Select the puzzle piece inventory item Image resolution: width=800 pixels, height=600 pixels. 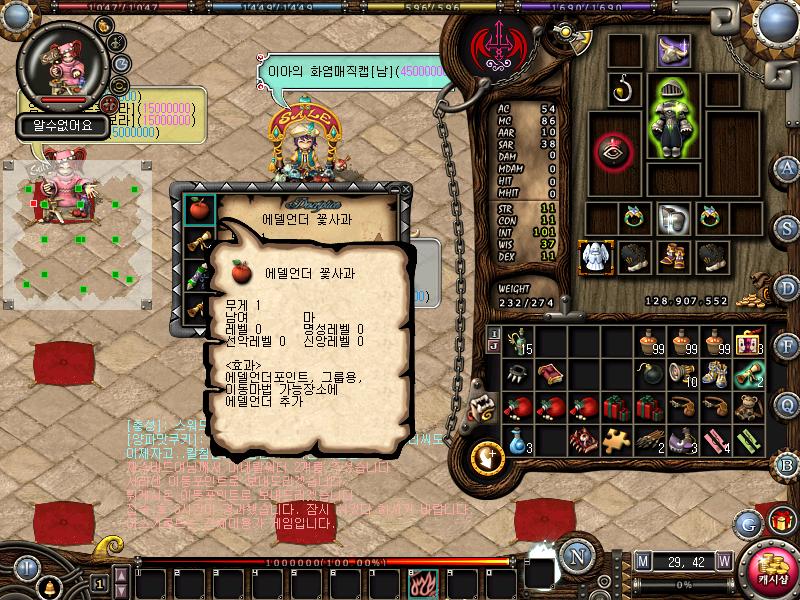[617, 439]
